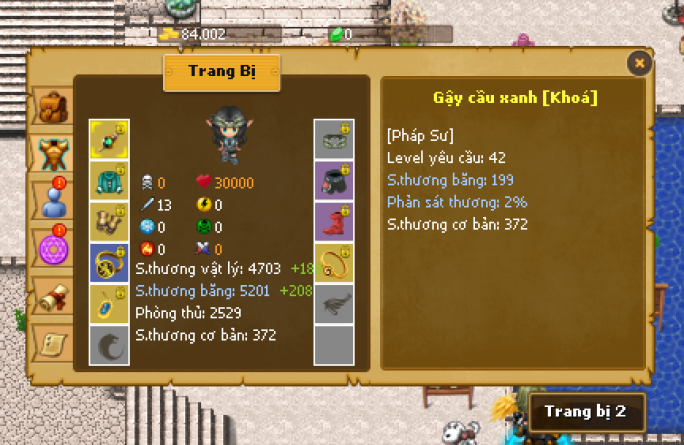Screen dimensions: 684x445
Task: Click the crescent moon empty slot
Action: tap(108, 345)
